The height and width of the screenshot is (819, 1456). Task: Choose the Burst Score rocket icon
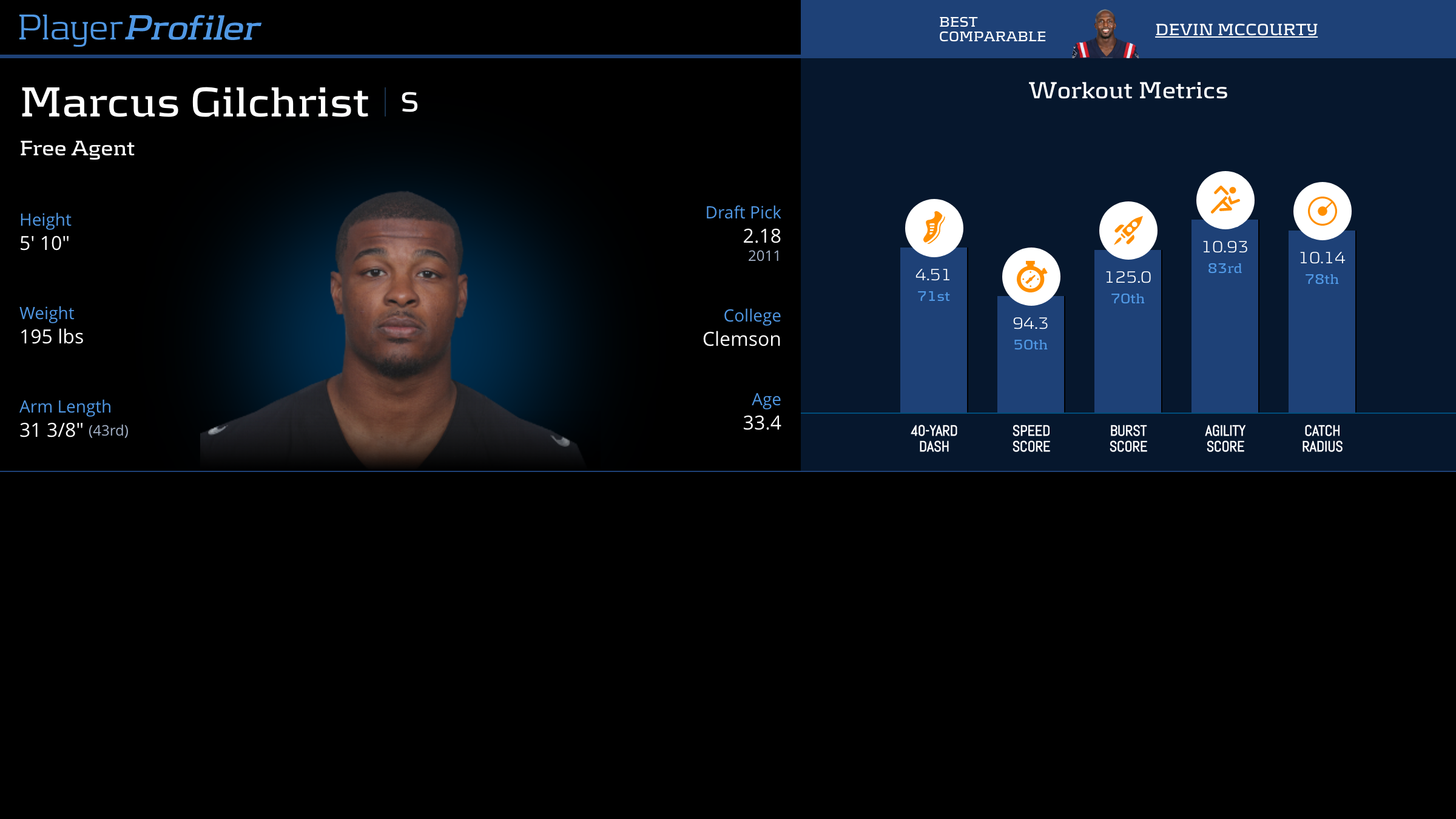1128,231
